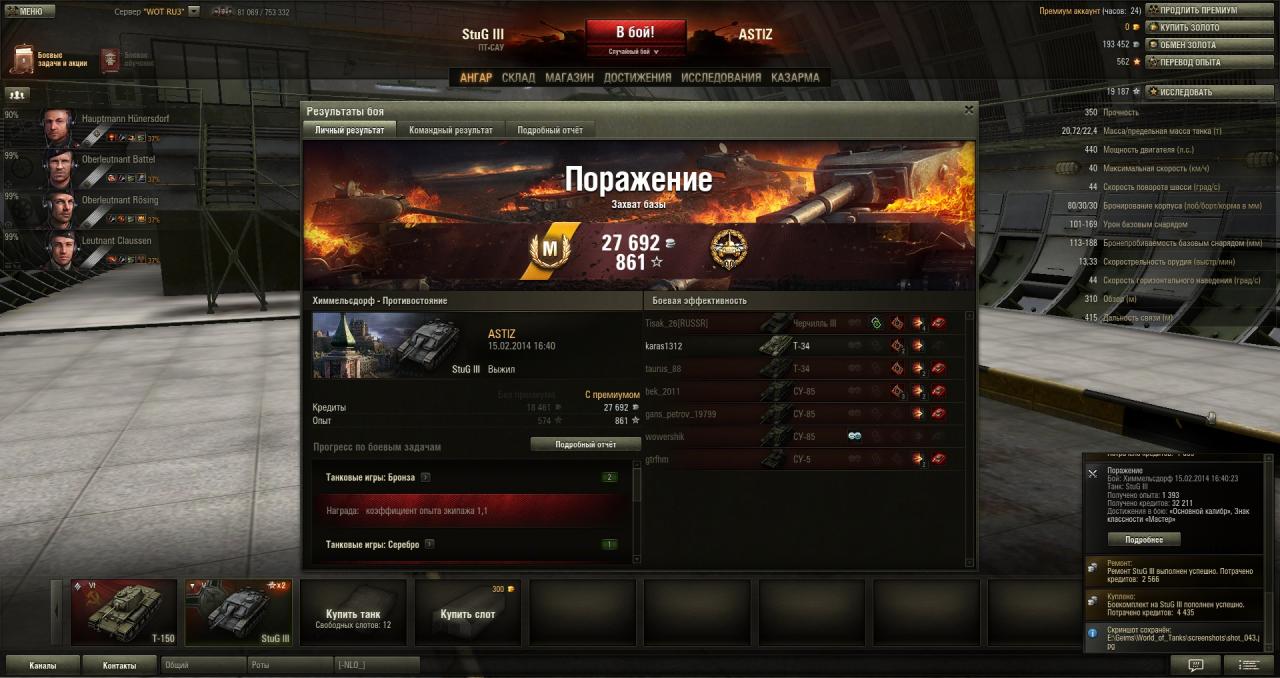Open the "КАЗАРМА" barracks section

click(x=795, y=77)
